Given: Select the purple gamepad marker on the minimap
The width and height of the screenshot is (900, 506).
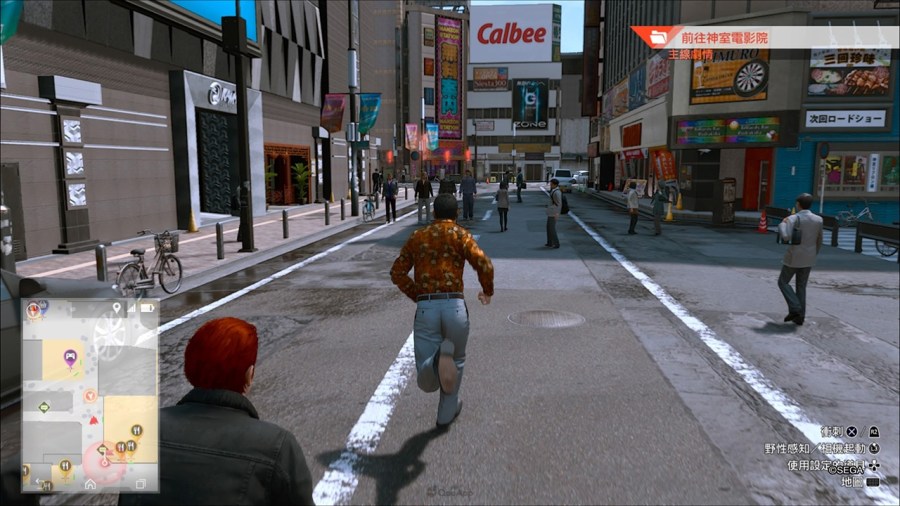Looking at the screenshot, I should (x=70, y=356).
